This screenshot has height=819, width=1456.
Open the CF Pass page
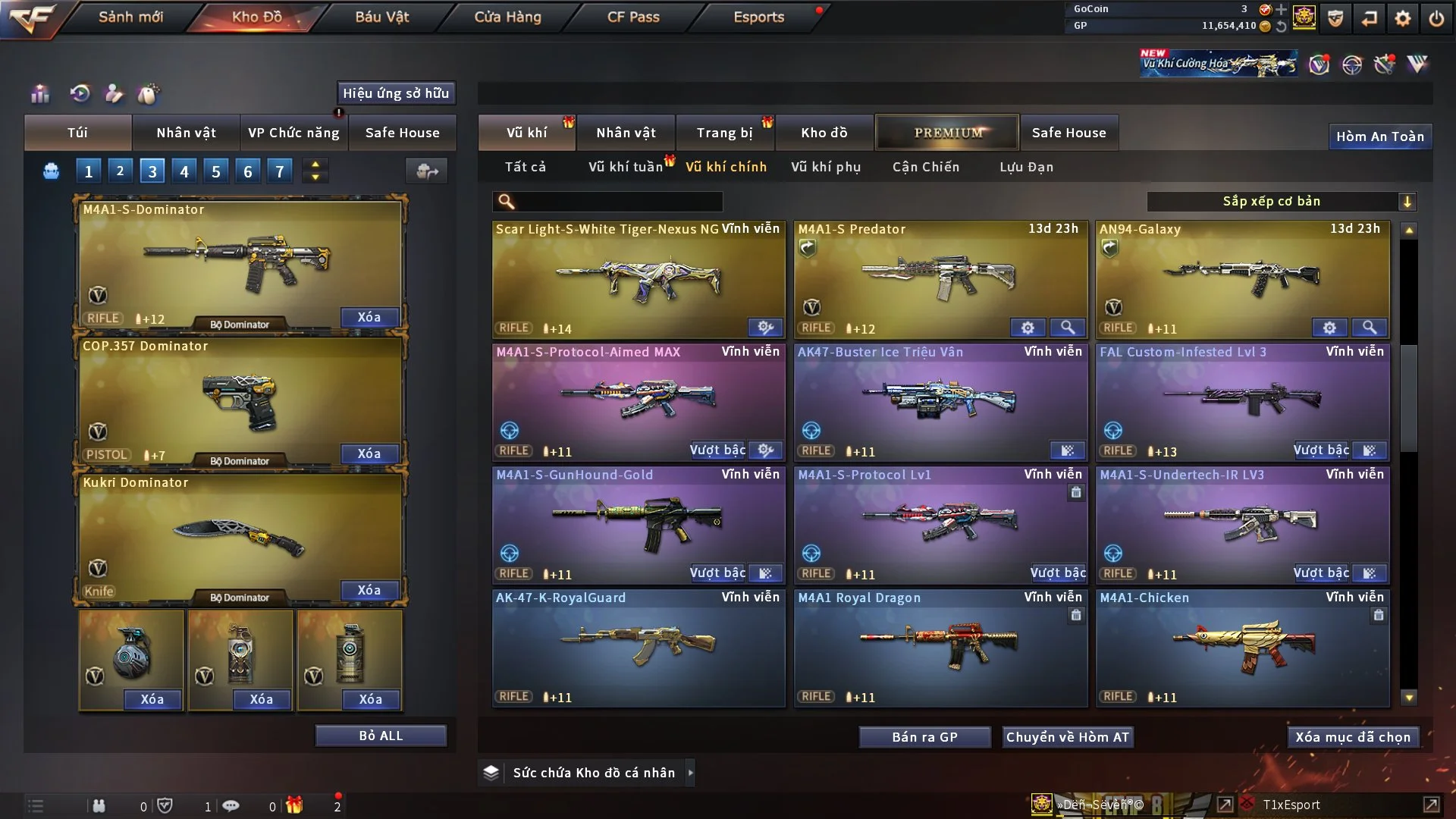(633, 17)
